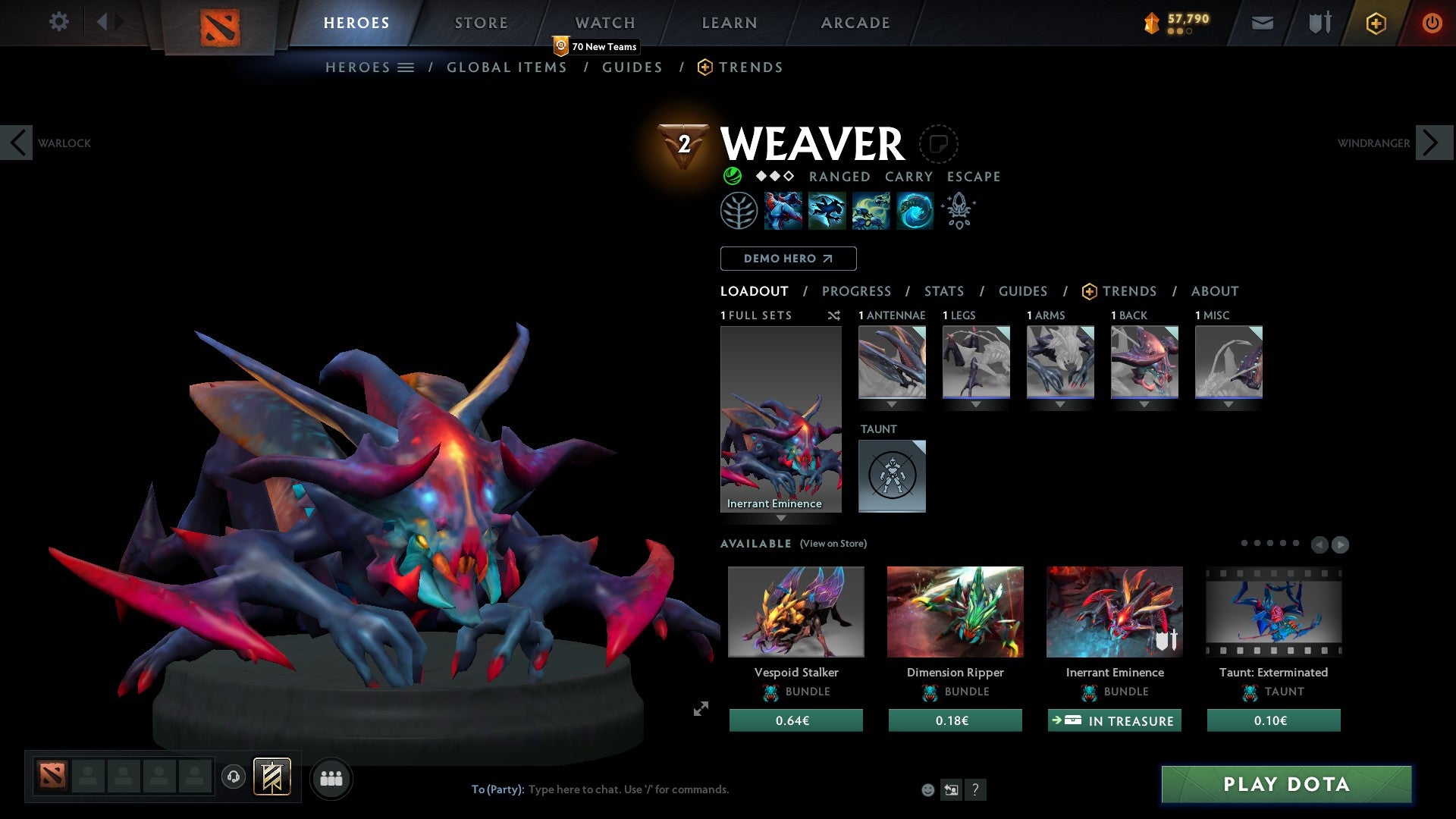Toggle the shuffle loadout icon next to Full Sets
1456x819 pixels.
[x=833, y=315]
